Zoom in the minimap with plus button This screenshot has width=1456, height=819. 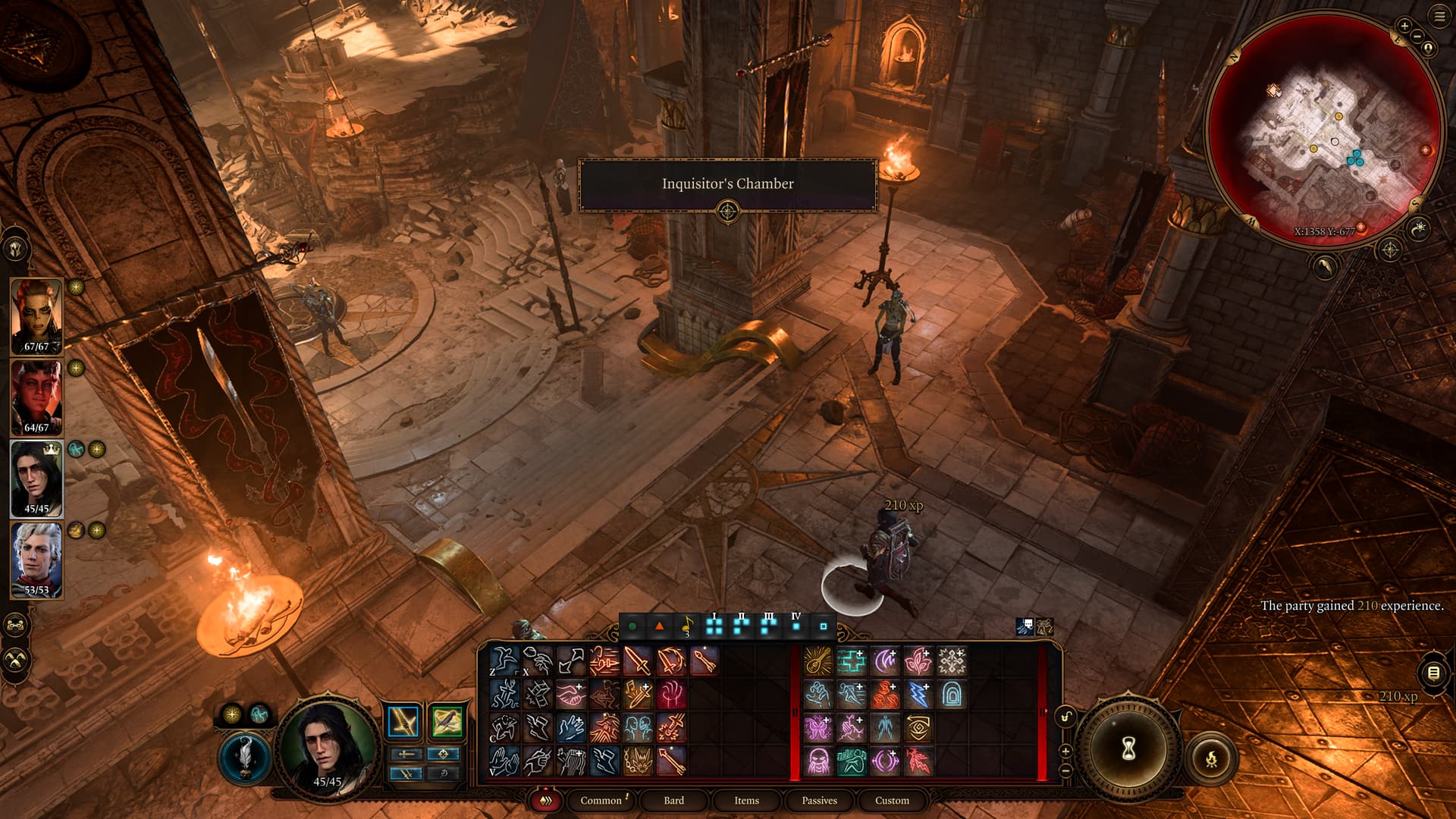tap(1404, 26)
